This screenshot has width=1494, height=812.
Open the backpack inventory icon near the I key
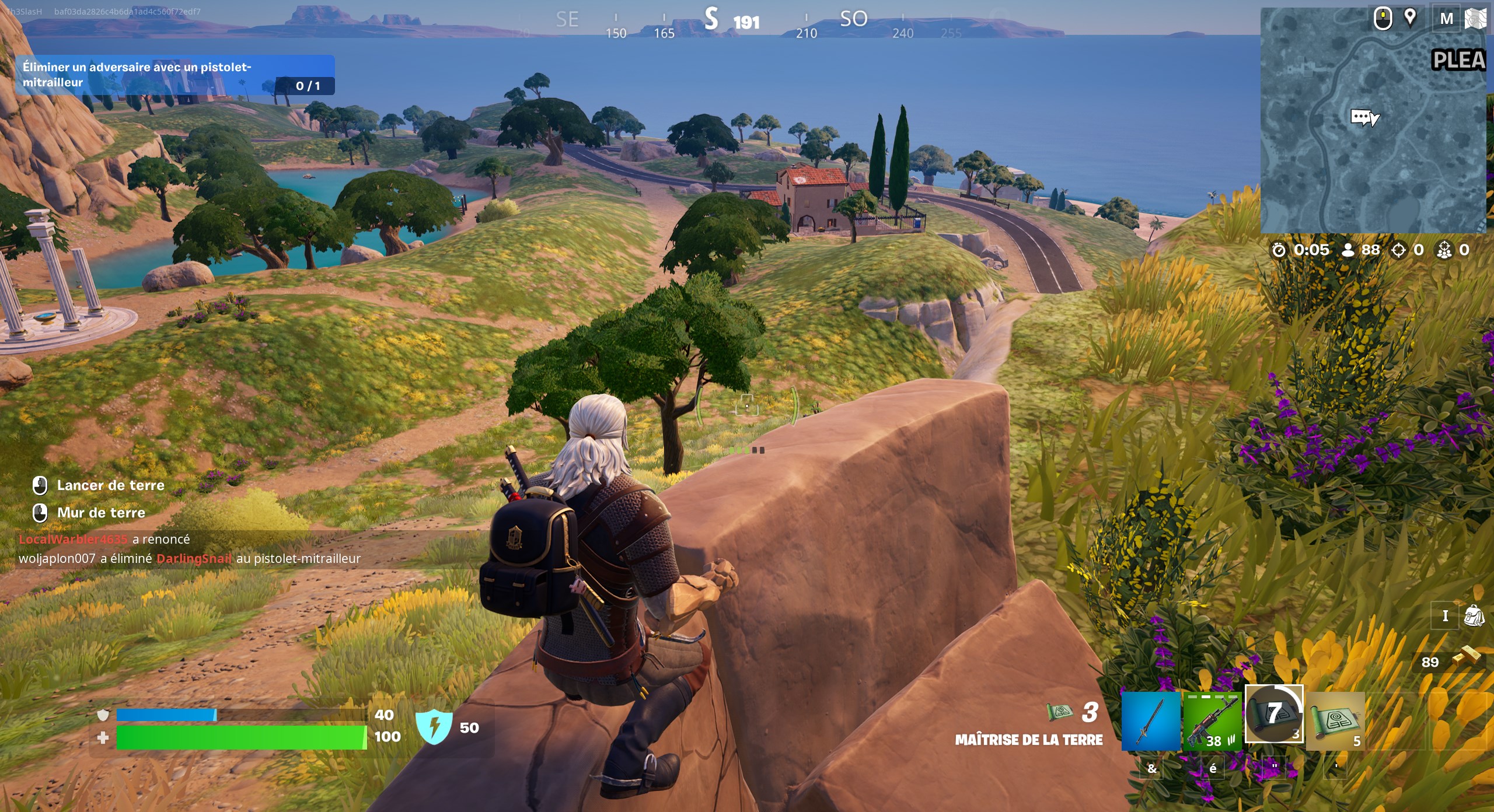tap(1474, 617)
